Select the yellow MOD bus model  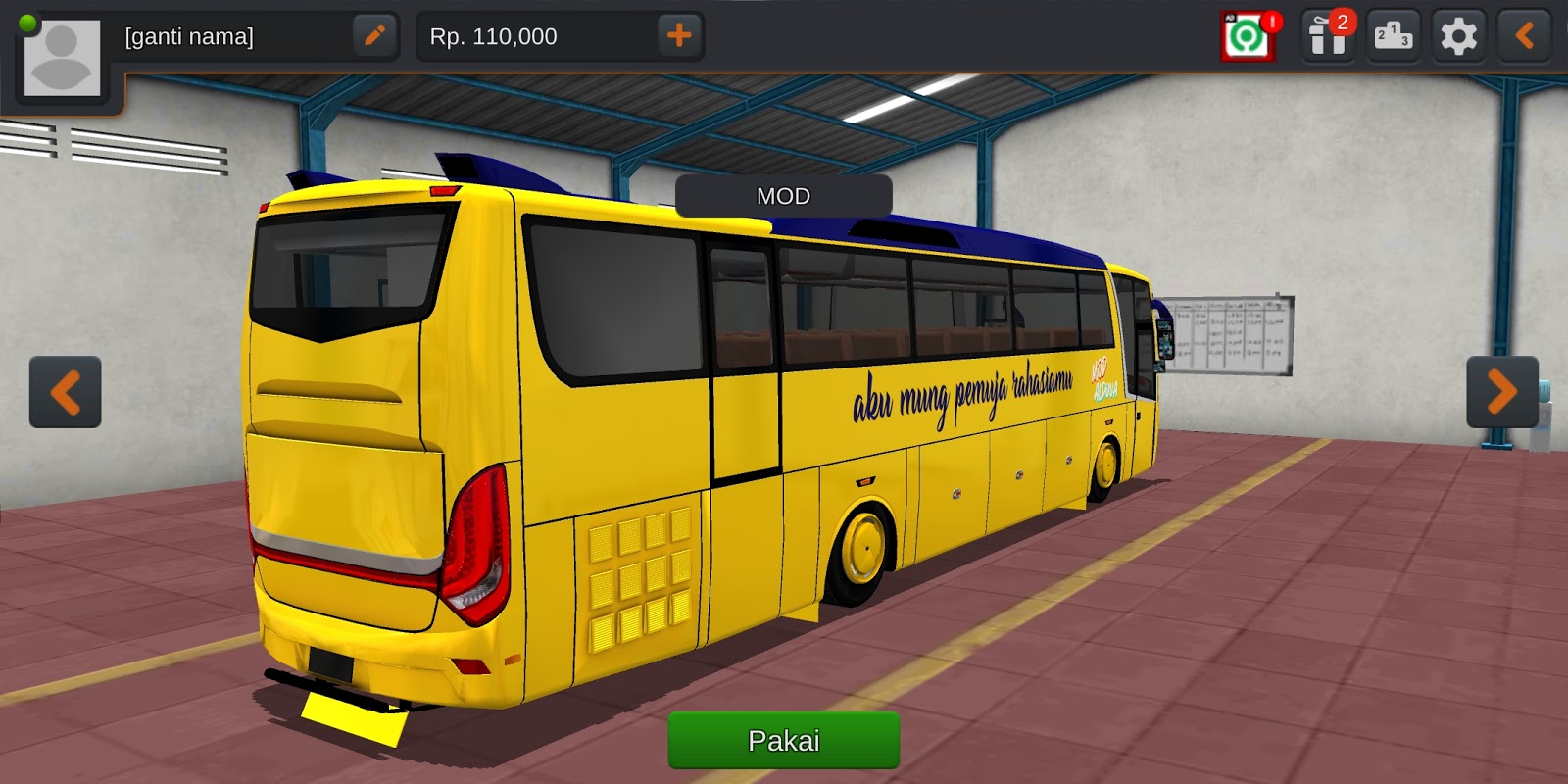pyautogui.click(x=686, y=441)
